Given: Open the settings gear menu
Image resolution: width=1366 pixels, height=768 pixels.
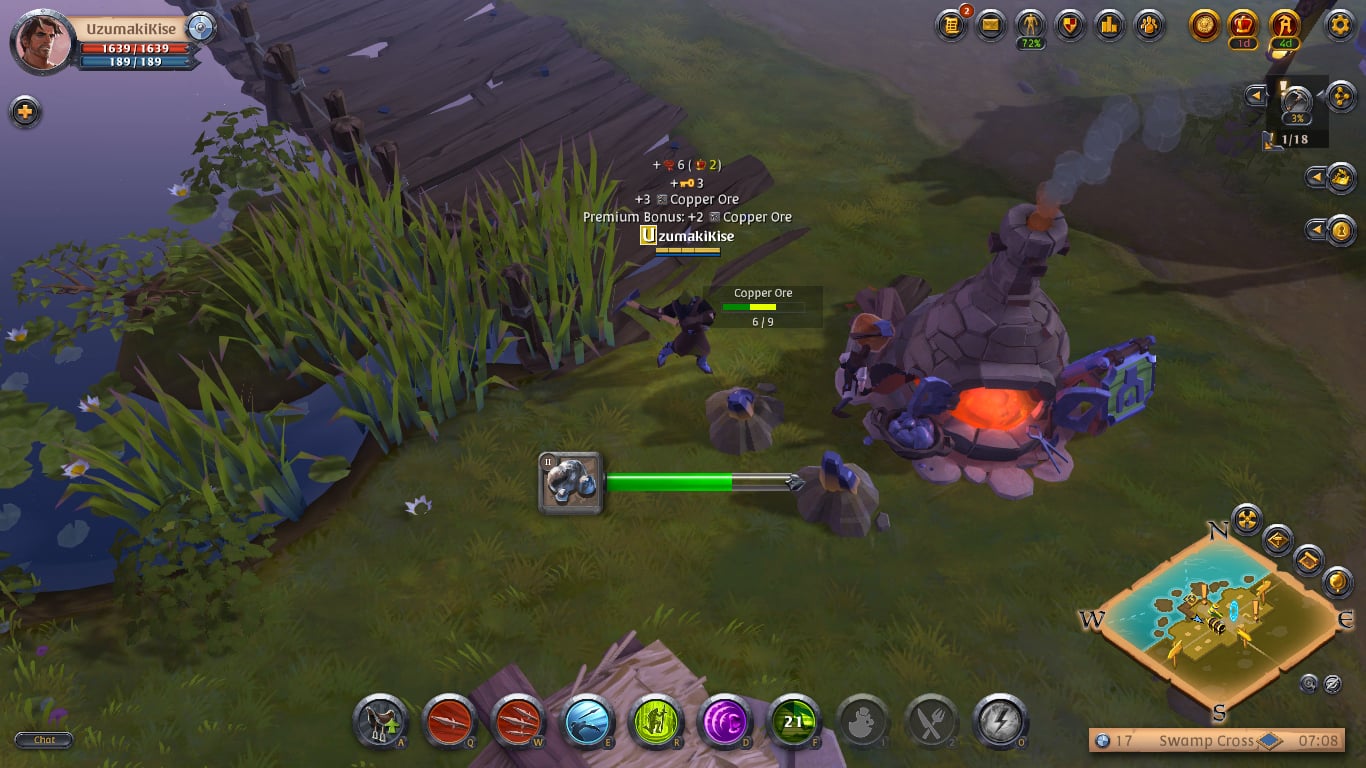Looking at the screenshot, I should 1339,25.
